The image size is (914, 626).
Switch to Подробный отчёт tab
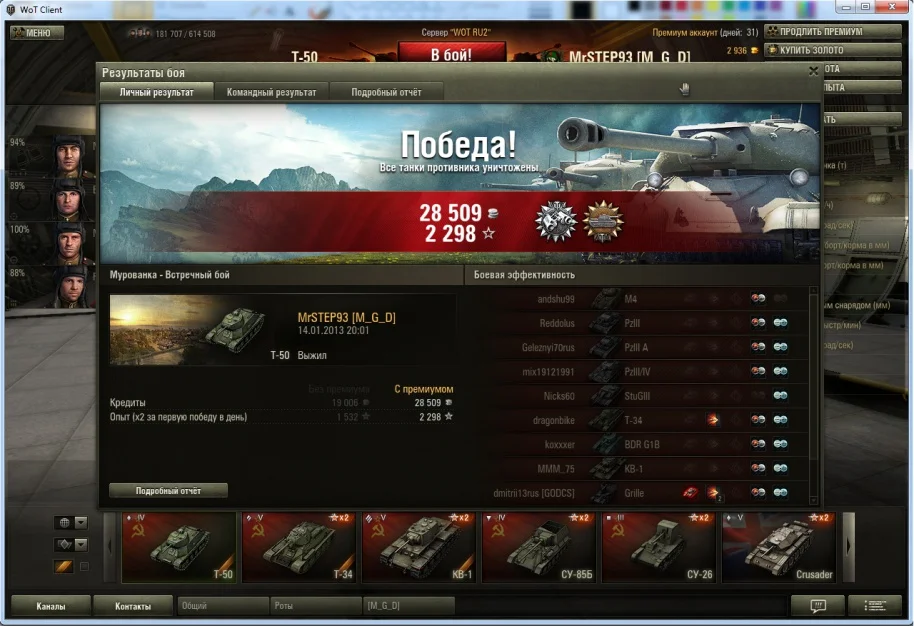(386, 92)
